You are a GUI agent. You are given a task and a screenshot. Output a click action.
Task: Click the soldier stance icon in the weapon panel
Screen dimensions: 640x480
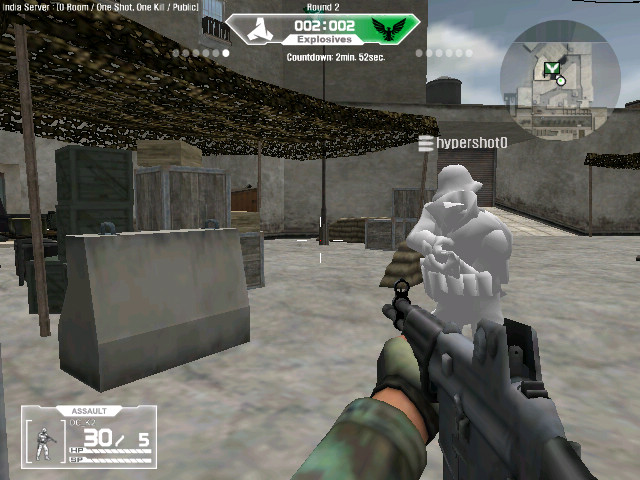tap(44, 441)
